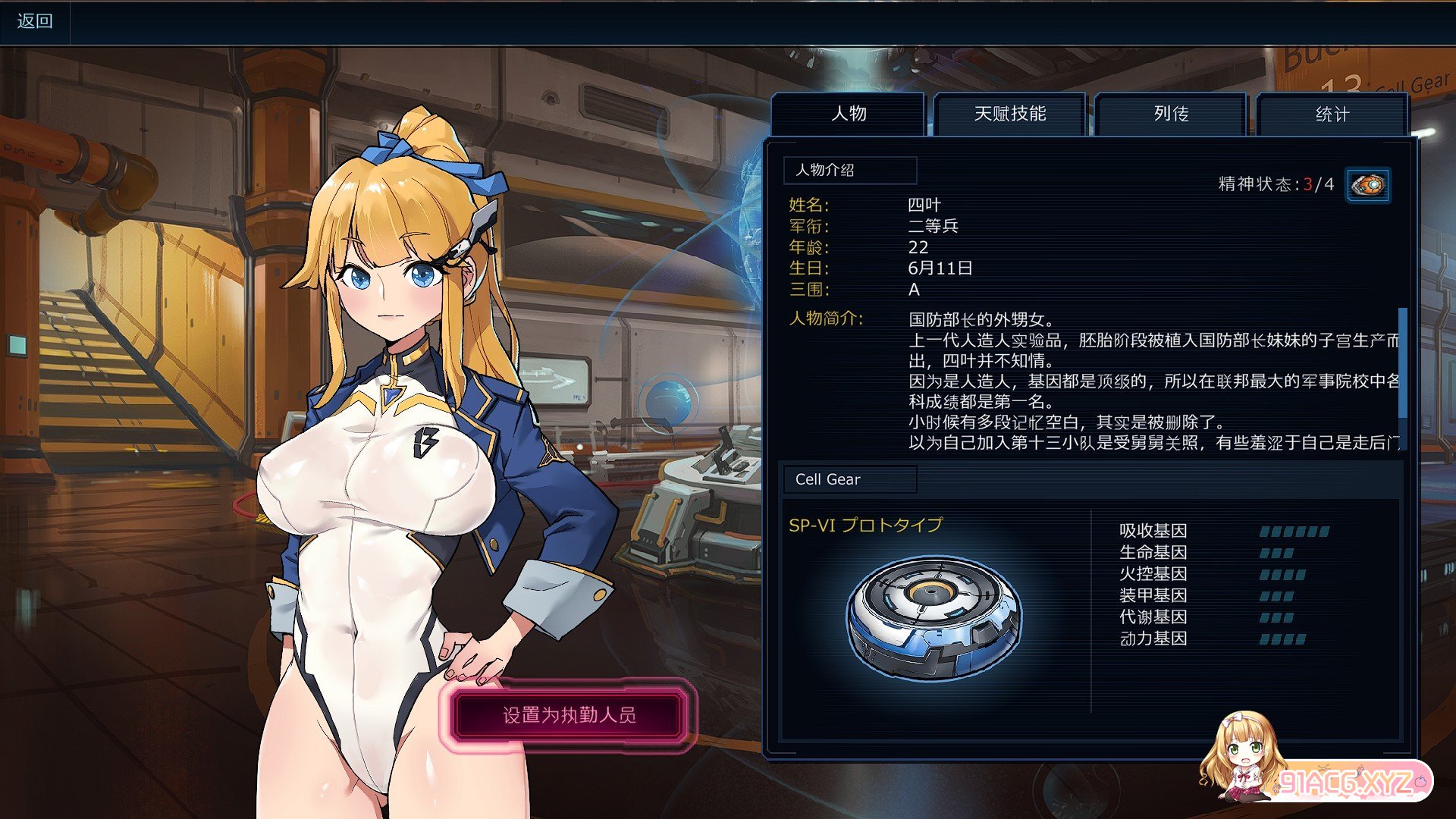Select the 统计 tab
The height and width of the screenshot is (819, 1456).
[1332, 115]
